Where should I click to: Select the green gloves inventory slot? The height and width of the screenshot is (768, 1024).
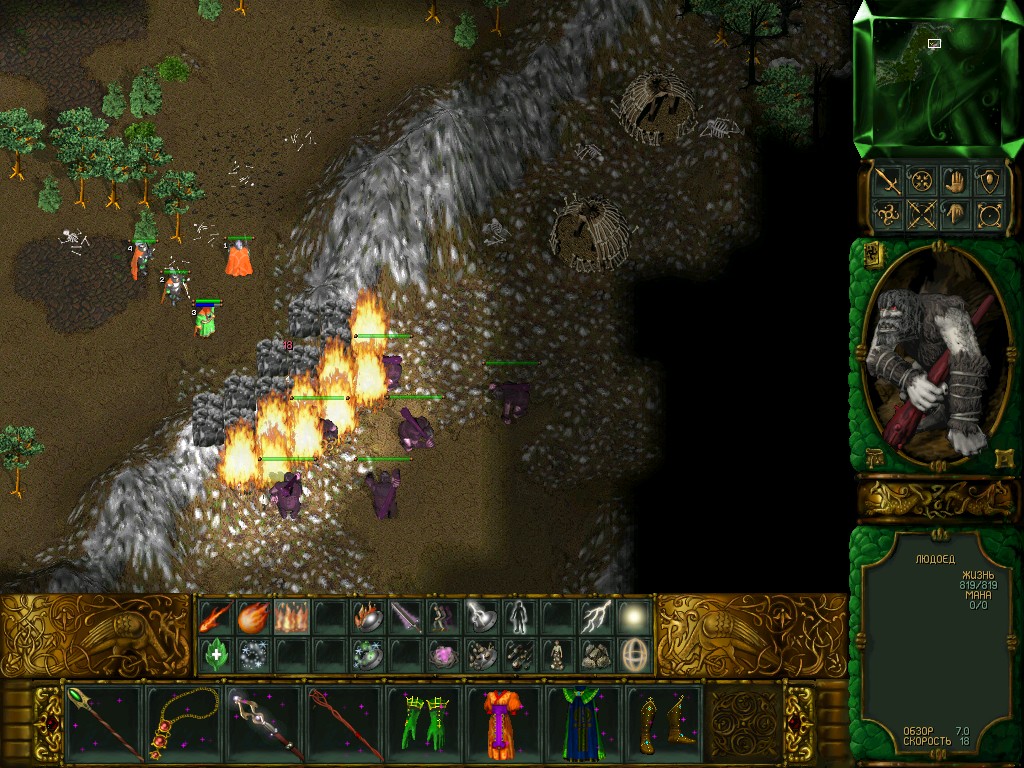[x=425, y=724]
